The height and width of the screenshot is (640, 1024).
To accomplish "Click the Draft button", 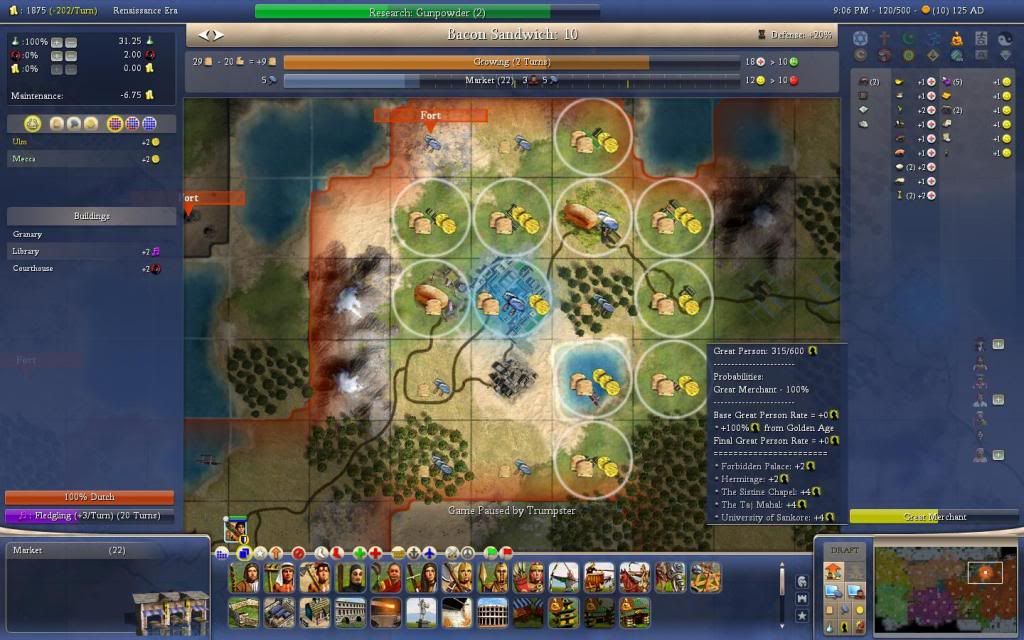I will pyautogui.click(x=845, y=550).
